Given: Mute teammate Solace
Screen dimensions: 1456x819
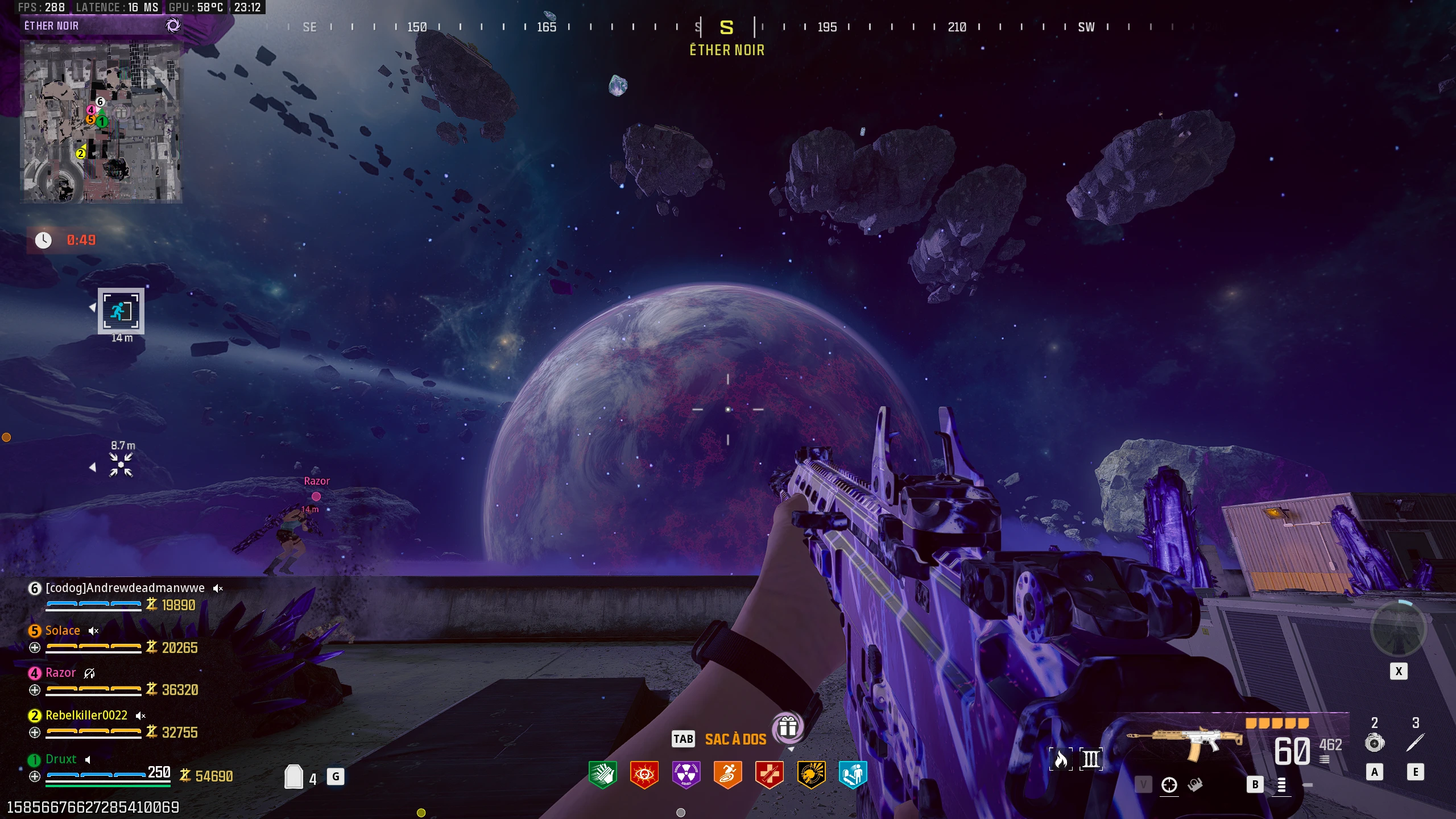Looking at the screenshot, I should point(93,631).
